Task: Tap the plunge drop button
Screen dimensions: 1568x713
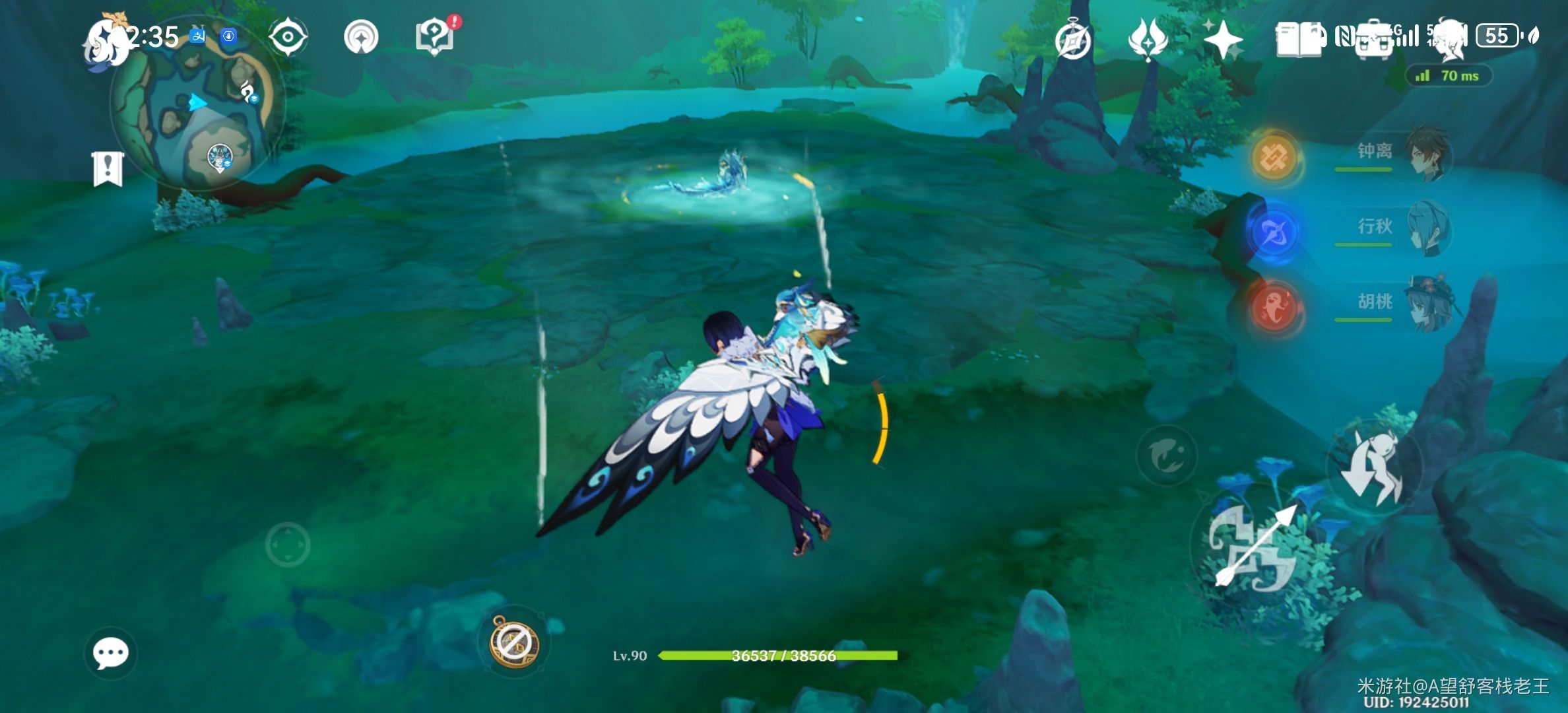Action: [1374, 466]
